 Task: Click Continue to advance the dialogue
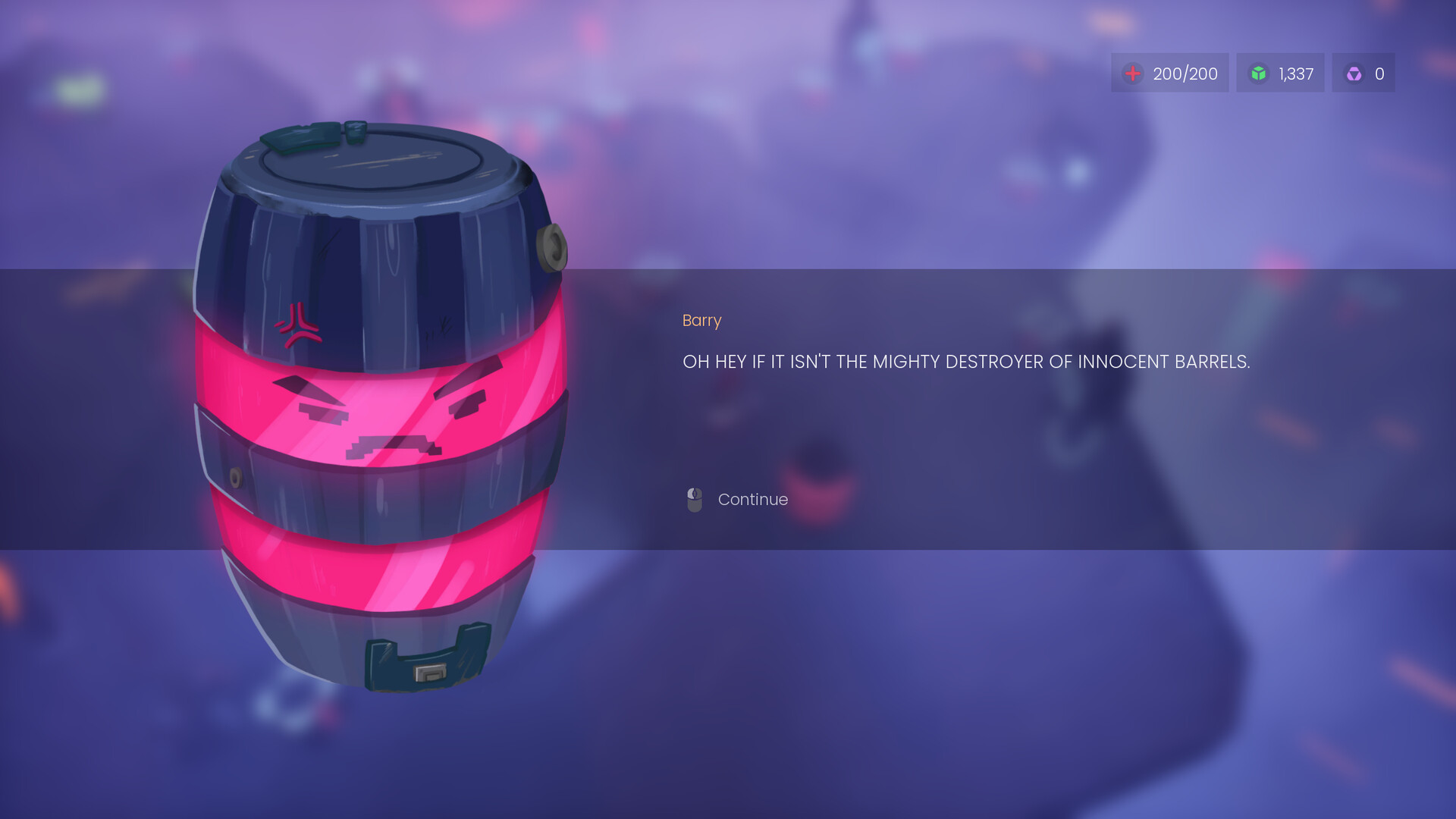(x=753, y=499)
